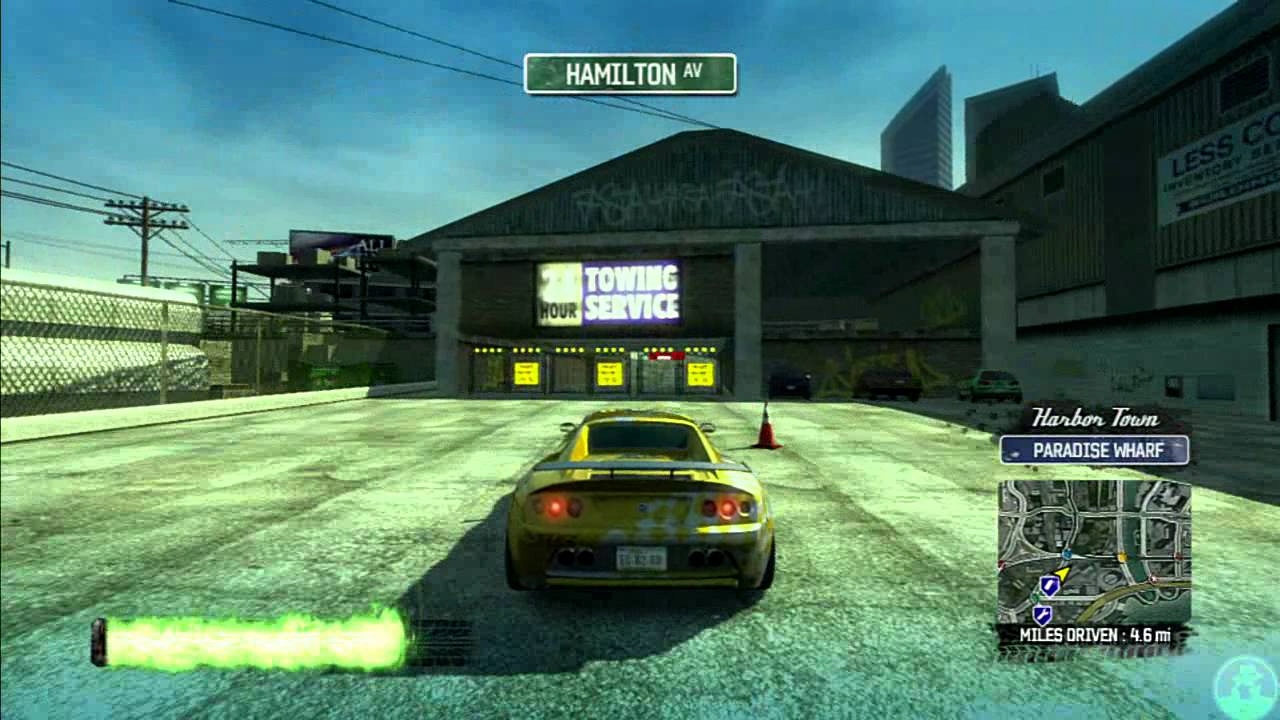Screen dimensions: 1280x720
Task: Tap the yellow player arrow on the minimap
Action: pos(1063,572)
